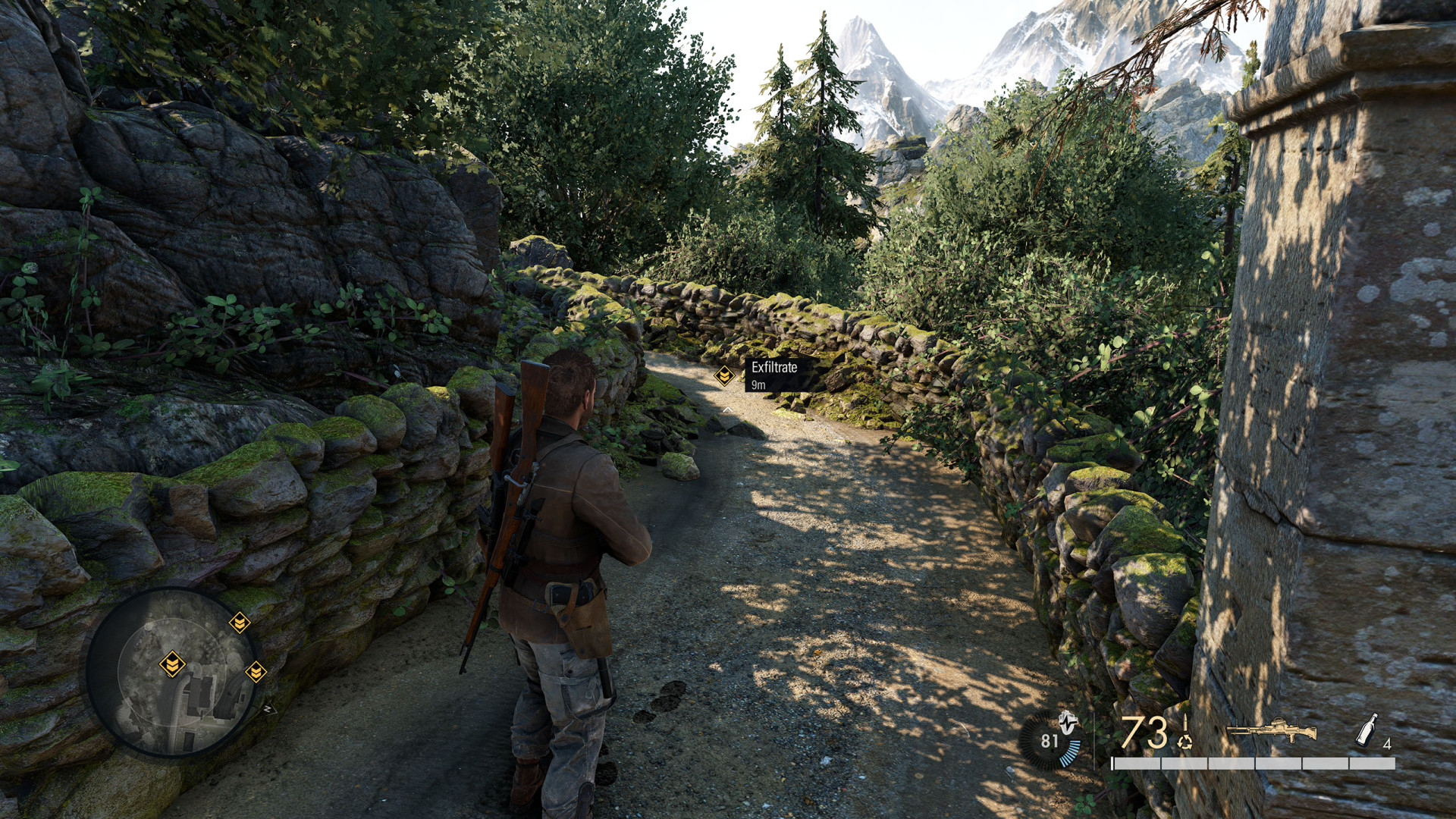Choose the bottle throwable item
Image resolution: width=1456 pixels, height=819 pixels.
pyautogui.click(x=1366, y=730)
